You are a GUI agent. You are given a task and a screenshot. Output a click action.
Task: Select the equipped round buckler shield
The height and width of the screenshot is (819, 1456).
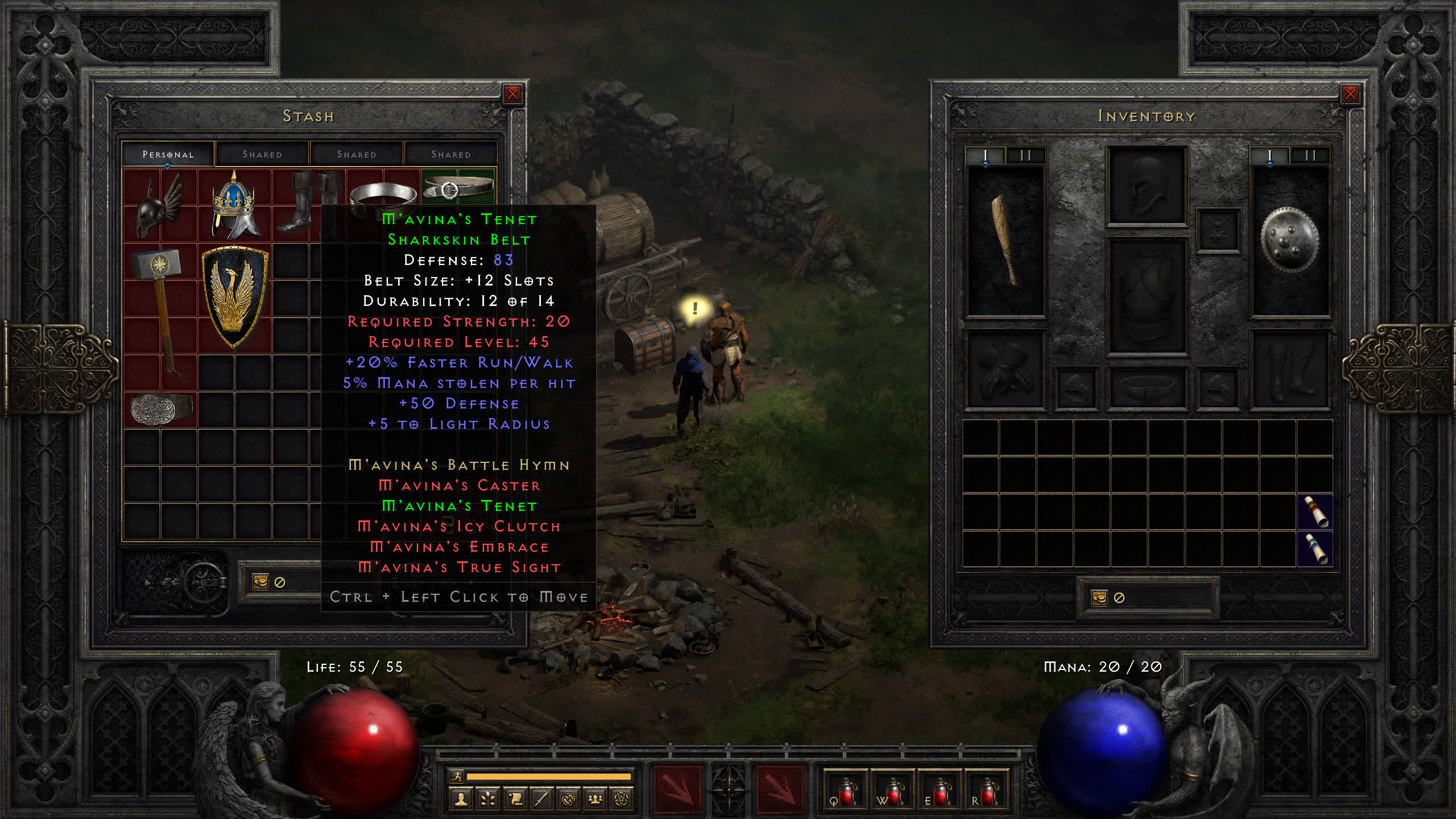1289,240
